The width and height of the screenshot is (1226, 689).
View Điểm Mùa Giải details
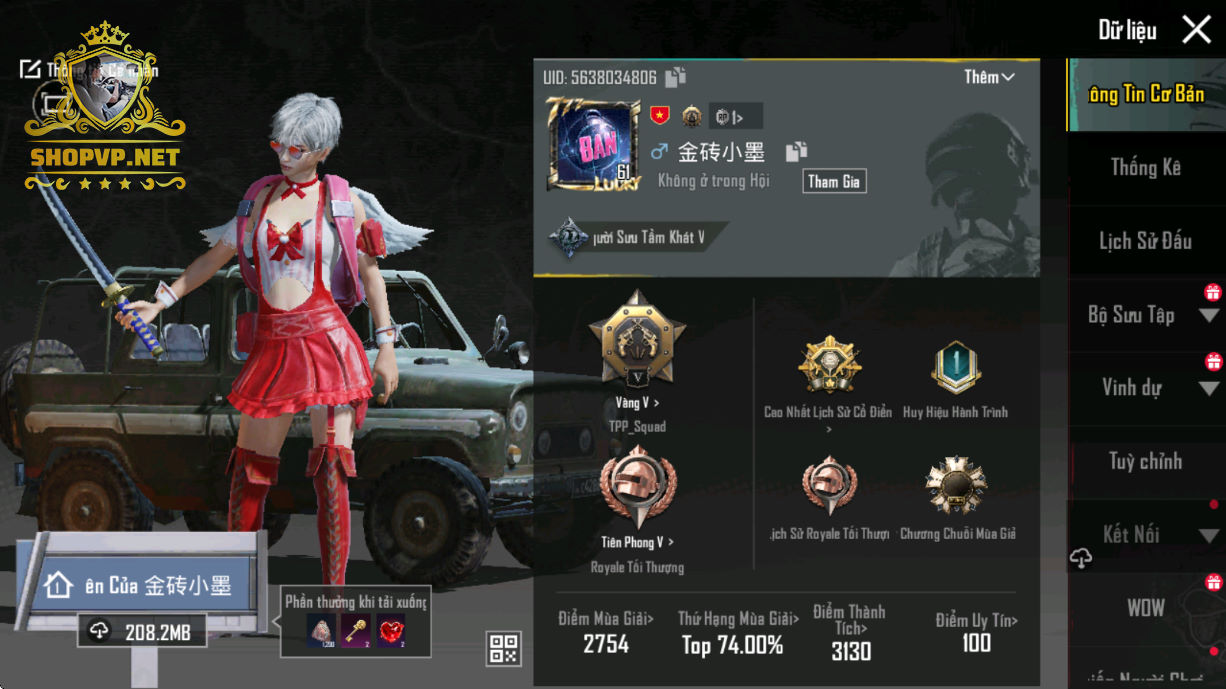click(606, 632)
